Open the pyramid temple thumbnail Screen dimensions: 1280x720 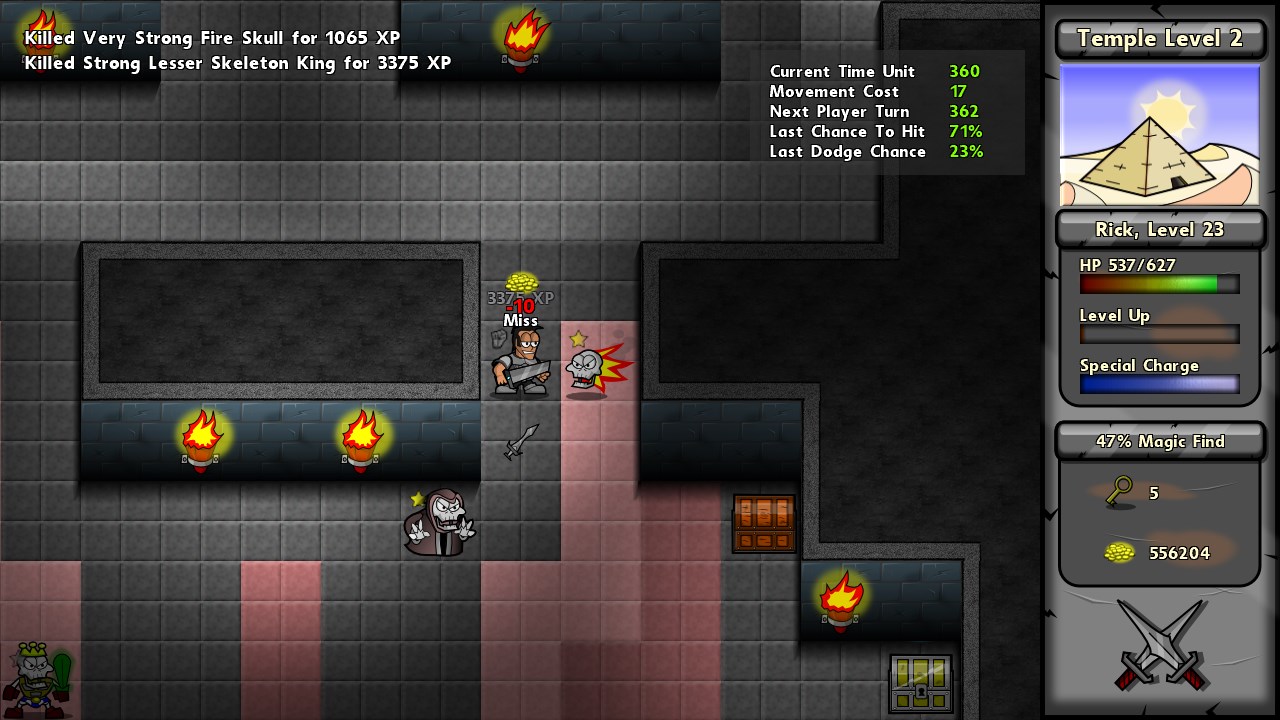click(x=1159, y=135)
